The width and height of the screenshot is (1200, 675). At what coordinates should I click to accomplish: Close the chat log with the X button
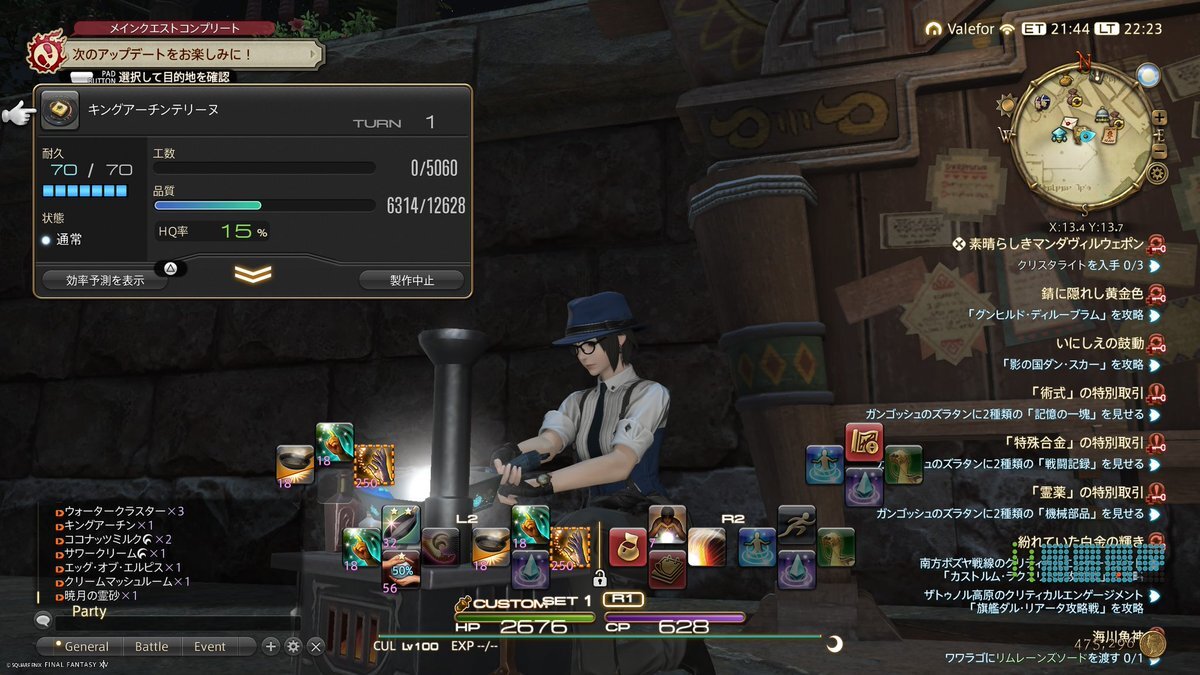point(316,646)
